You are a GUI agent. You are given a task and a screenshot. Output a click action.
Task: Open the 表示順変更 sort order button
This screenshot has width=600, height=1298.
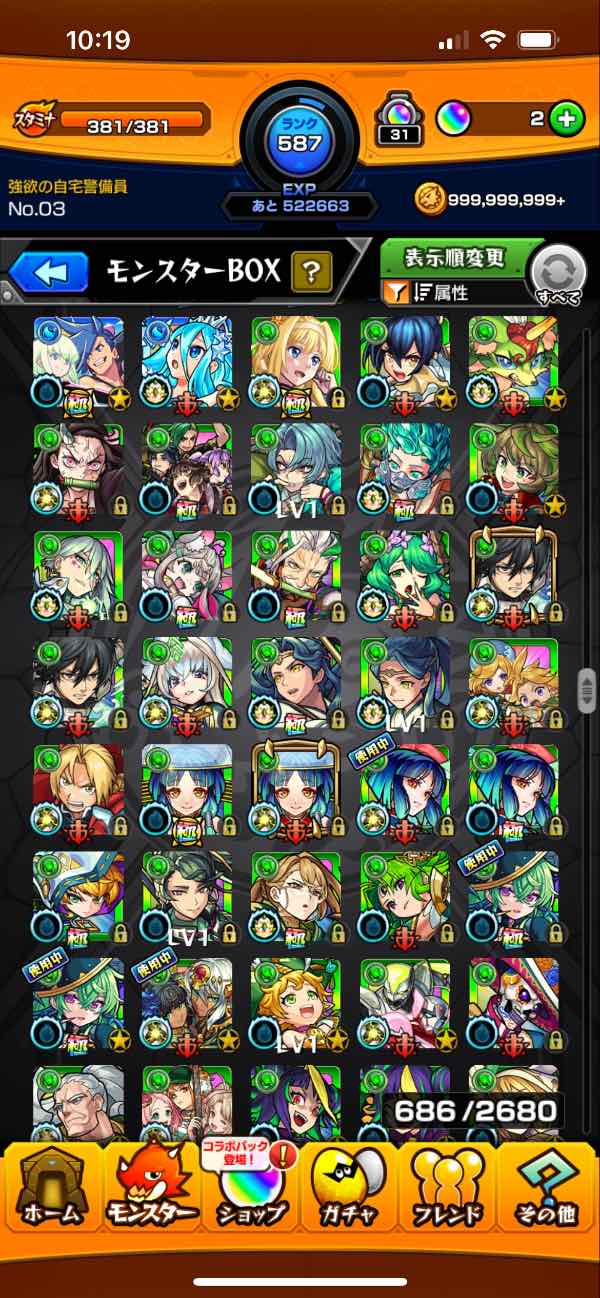(454, 259)
